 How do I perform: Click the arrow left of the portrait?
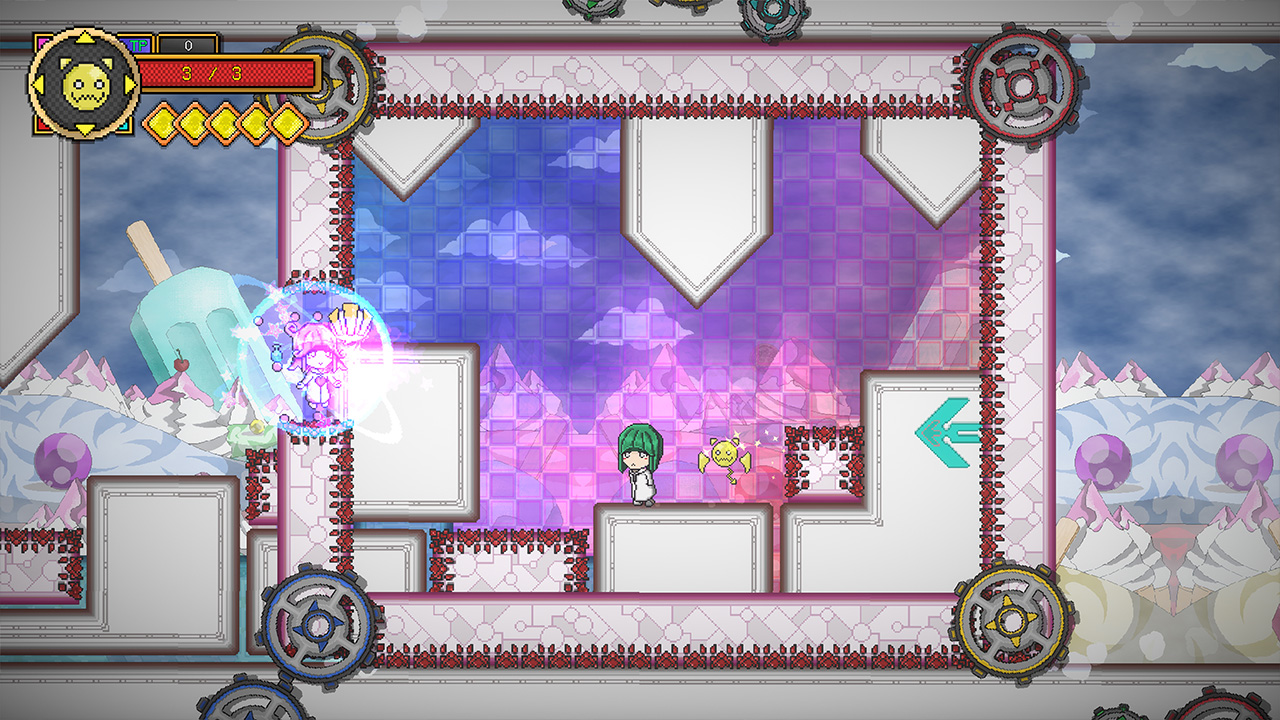tap(38, 84)
